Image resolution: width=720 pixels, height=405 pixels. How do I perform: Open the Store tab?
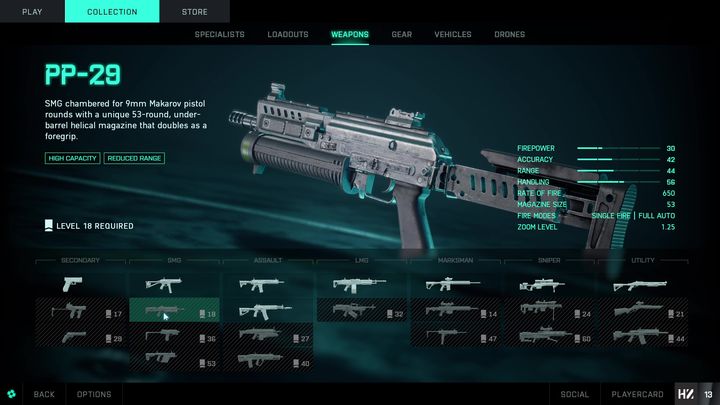point(195,11)
